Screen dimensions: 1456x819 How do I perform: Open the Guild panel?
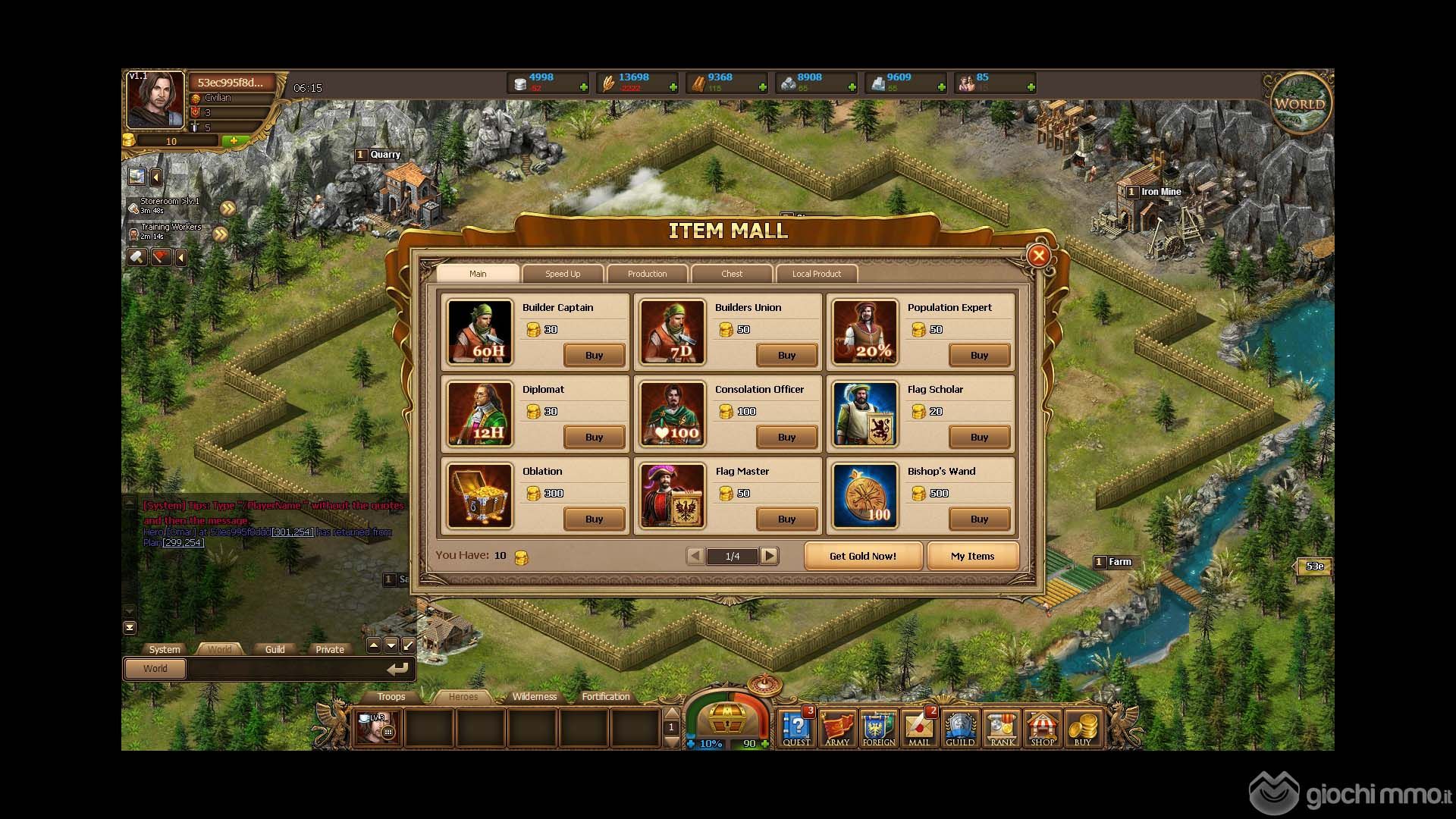click(x=959, y=728)
